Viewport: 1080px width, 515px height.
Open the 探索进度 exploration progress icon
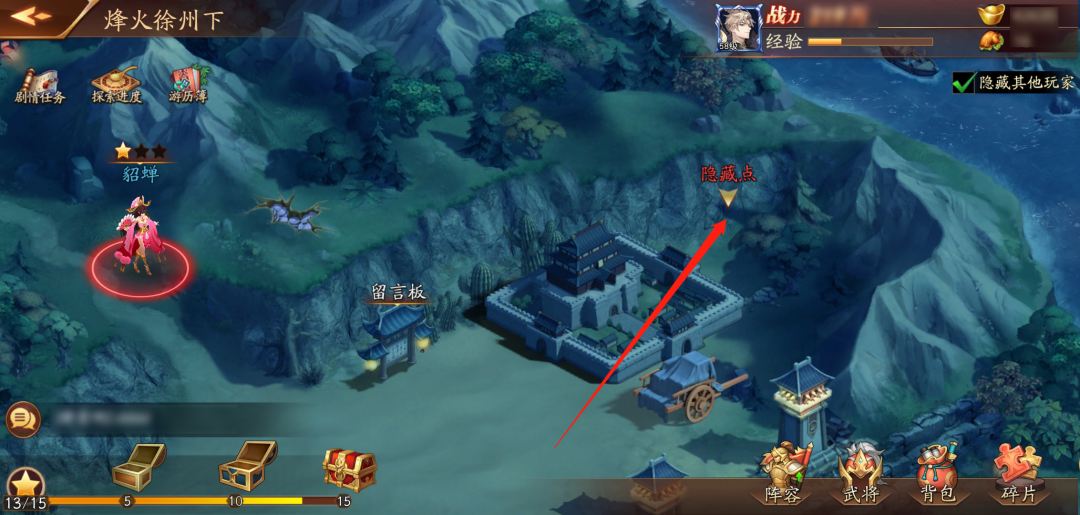pos(116,84)
